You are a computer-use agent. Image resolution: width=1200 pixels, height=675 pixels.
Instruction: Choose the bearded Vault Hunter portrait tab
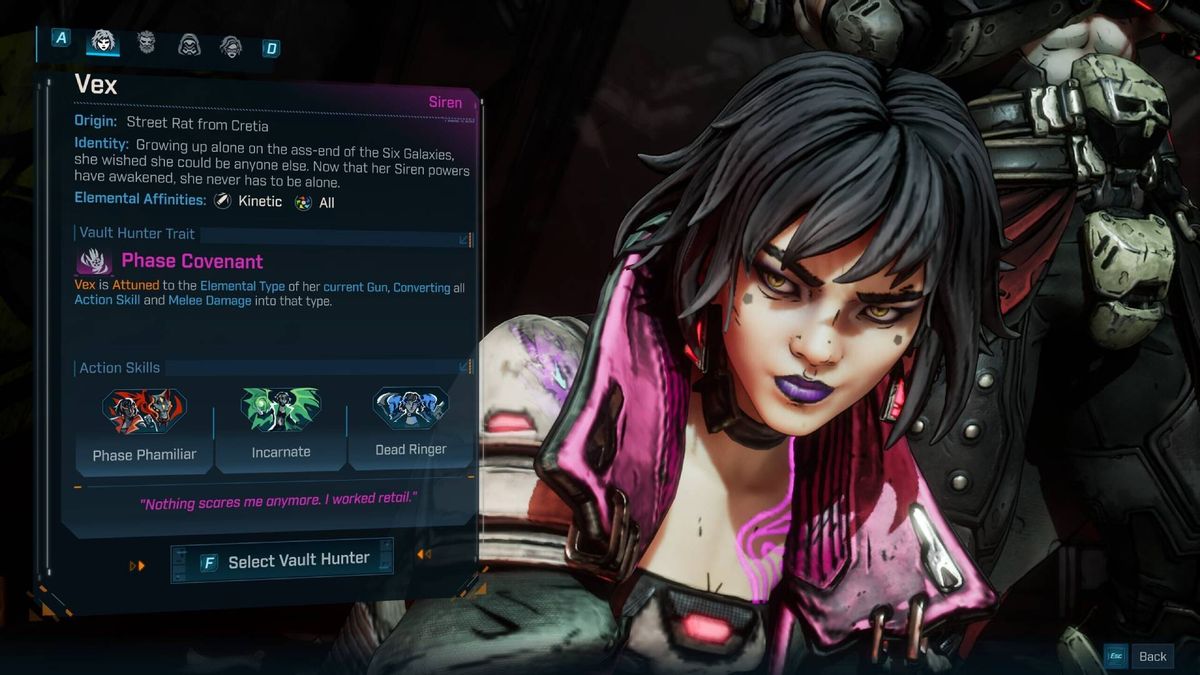(146, 42)
